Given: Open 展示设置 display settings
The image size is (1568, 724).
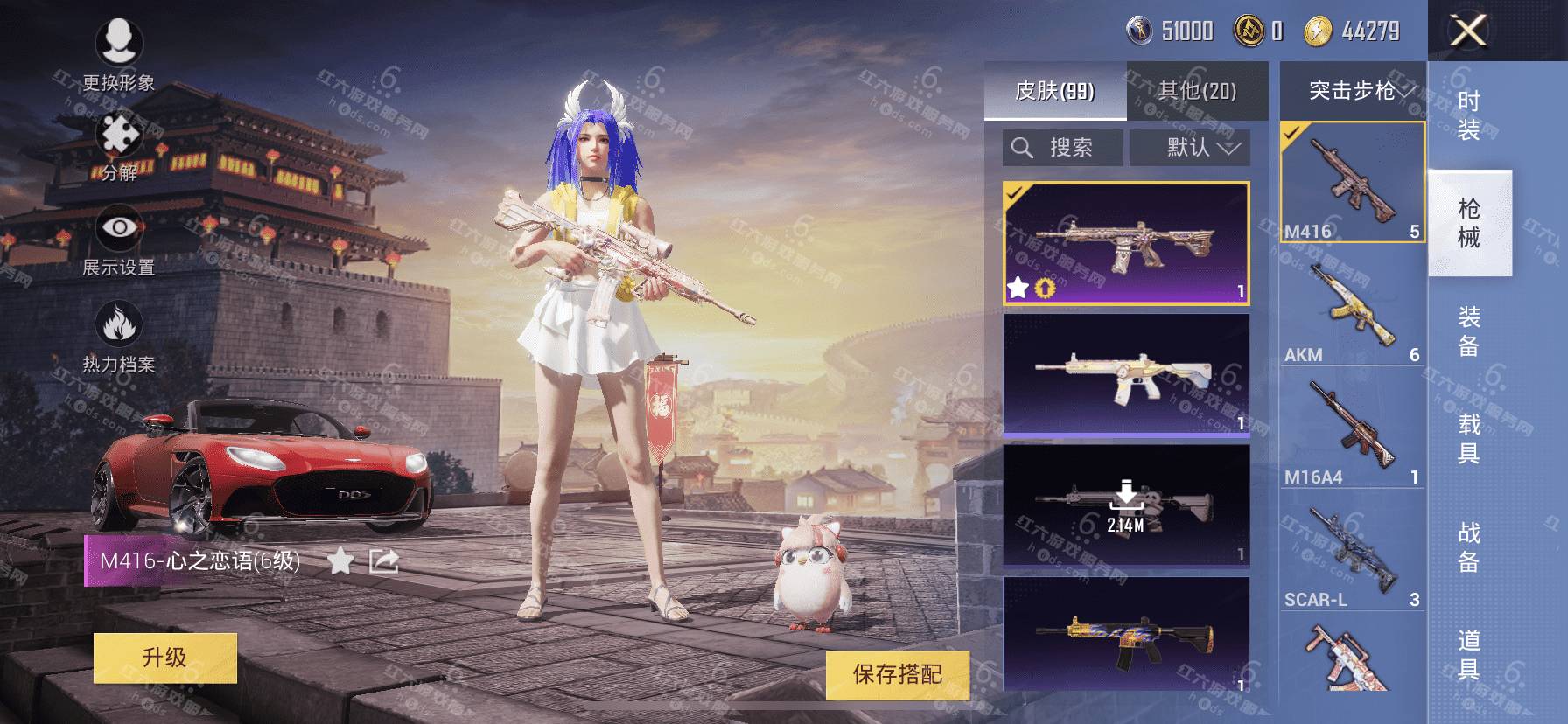Looking at the screenshot, I should pos(119,240).
